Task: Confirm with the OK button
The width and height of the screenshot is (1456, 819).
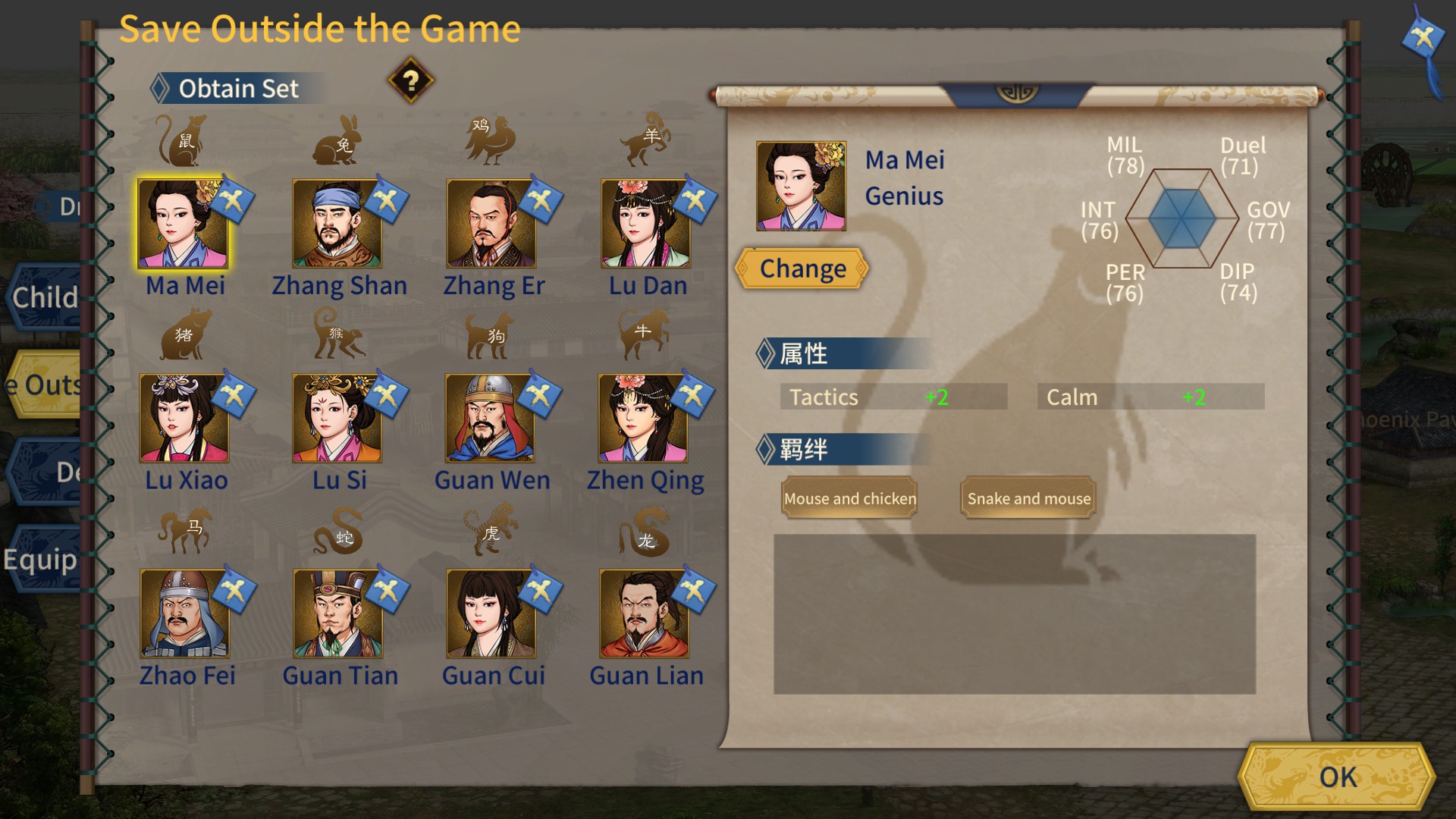Action: [x=1338, y=777]
